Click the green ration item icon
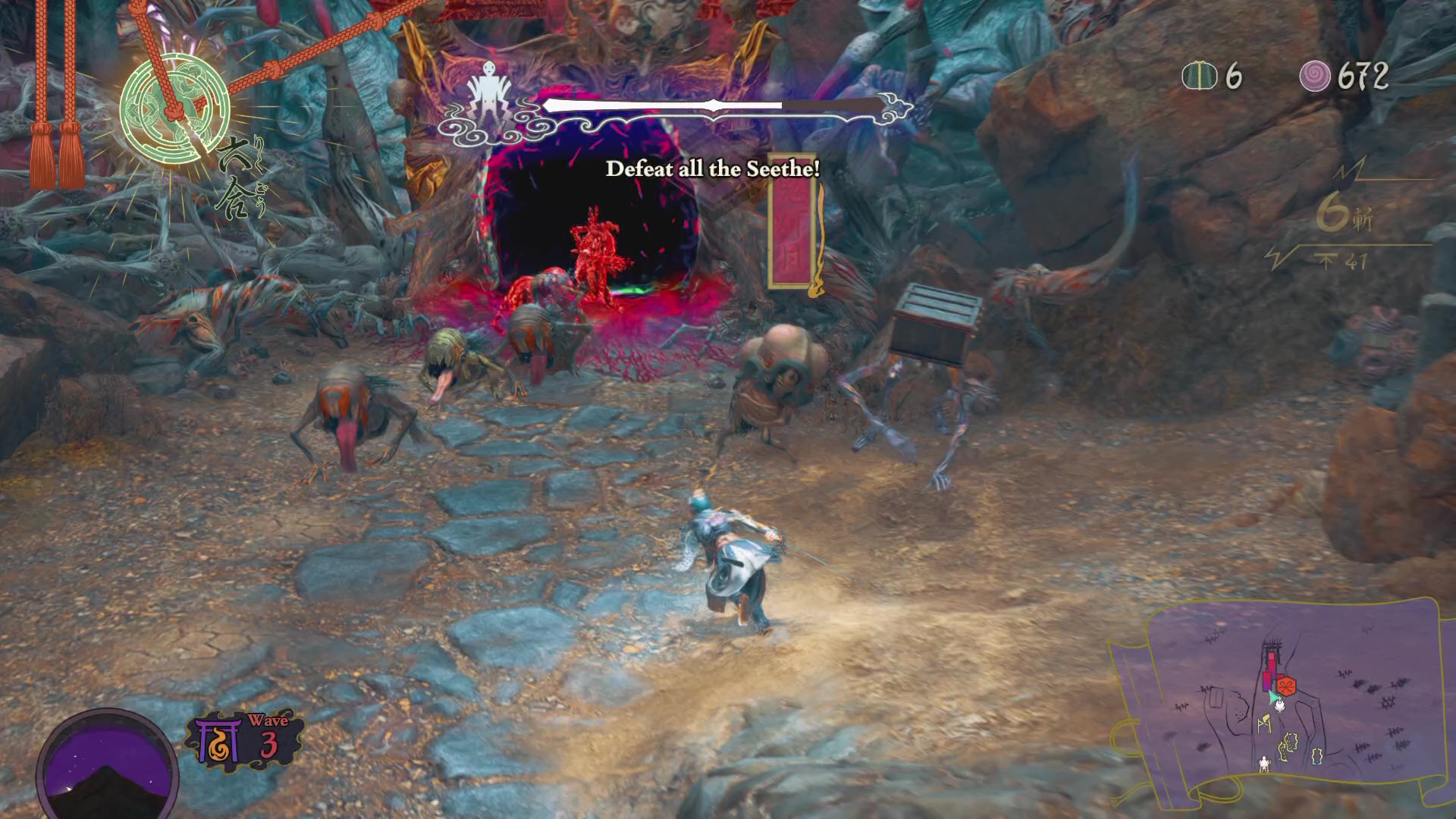 1199,76
